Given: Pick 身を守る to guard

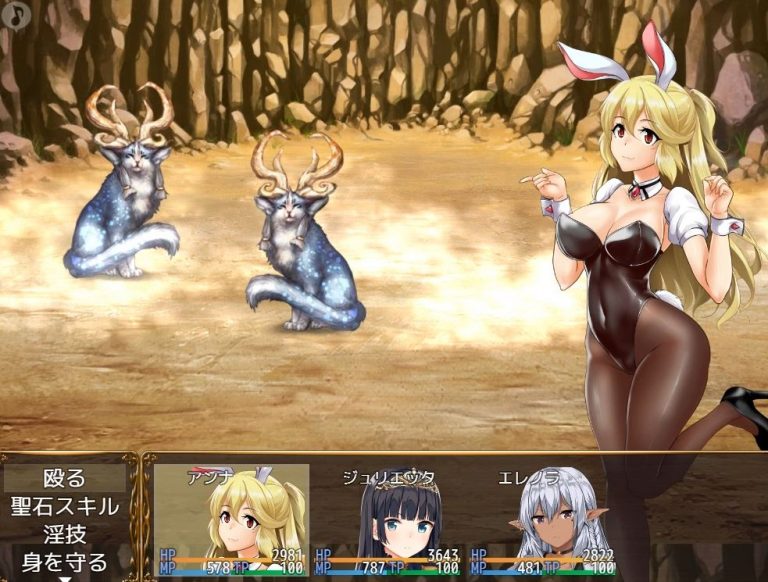Looking at the screenshot, I should pyautogui.click(x=66, y=561).
